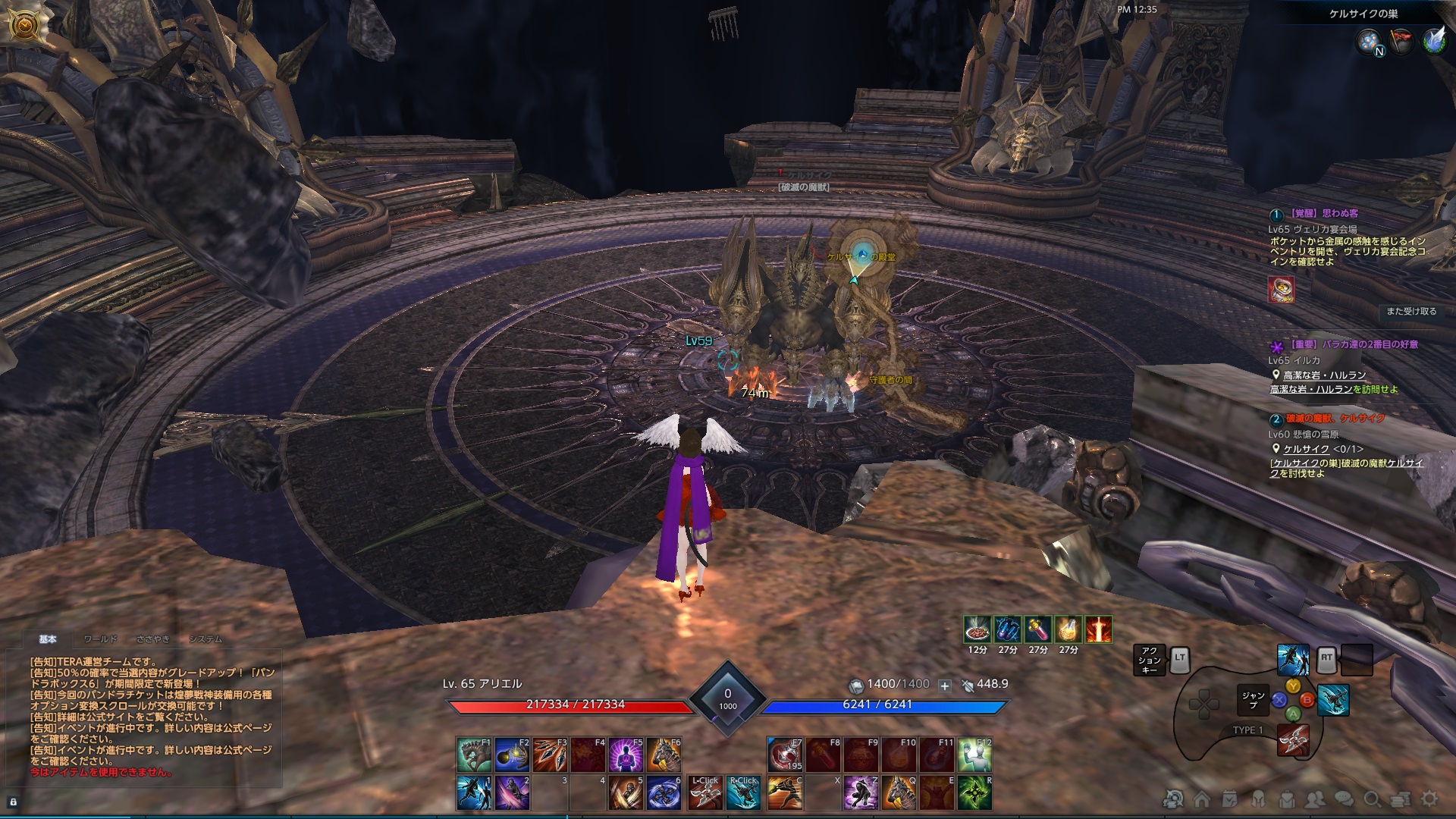Open the calendar event icon
Viewport: 1456px width, 819px height.
click(1228, 799)
